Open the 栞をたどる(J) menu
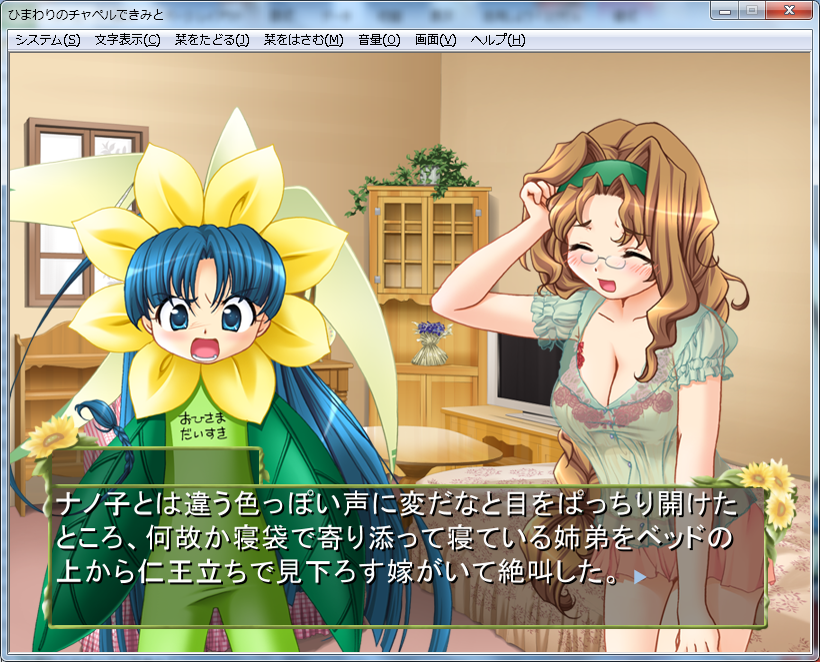 coord(211,40)
